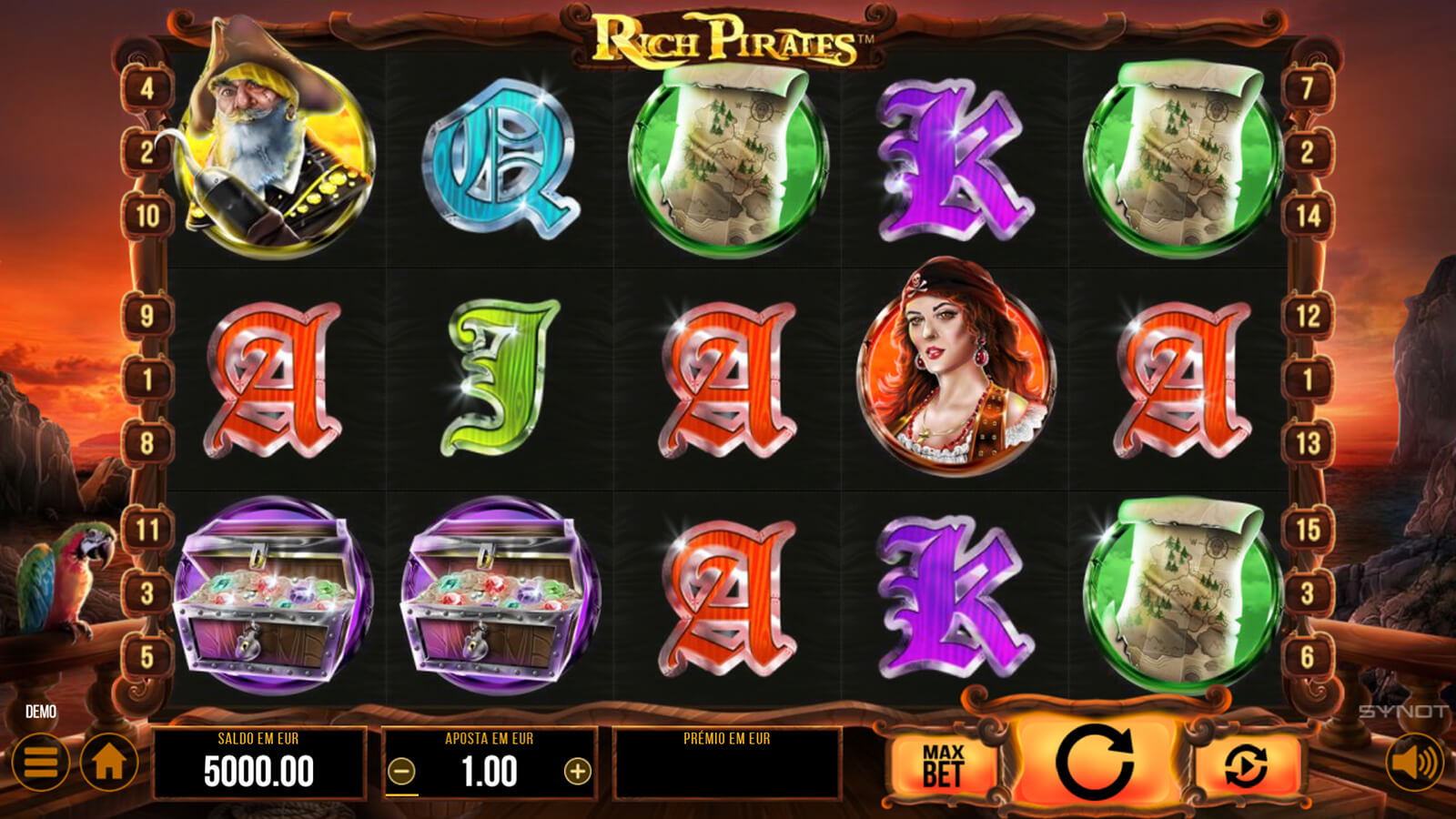The width and height of the screenshot is (1456, 819).
Task: Go to the home lobby
Action: [109, 763]
